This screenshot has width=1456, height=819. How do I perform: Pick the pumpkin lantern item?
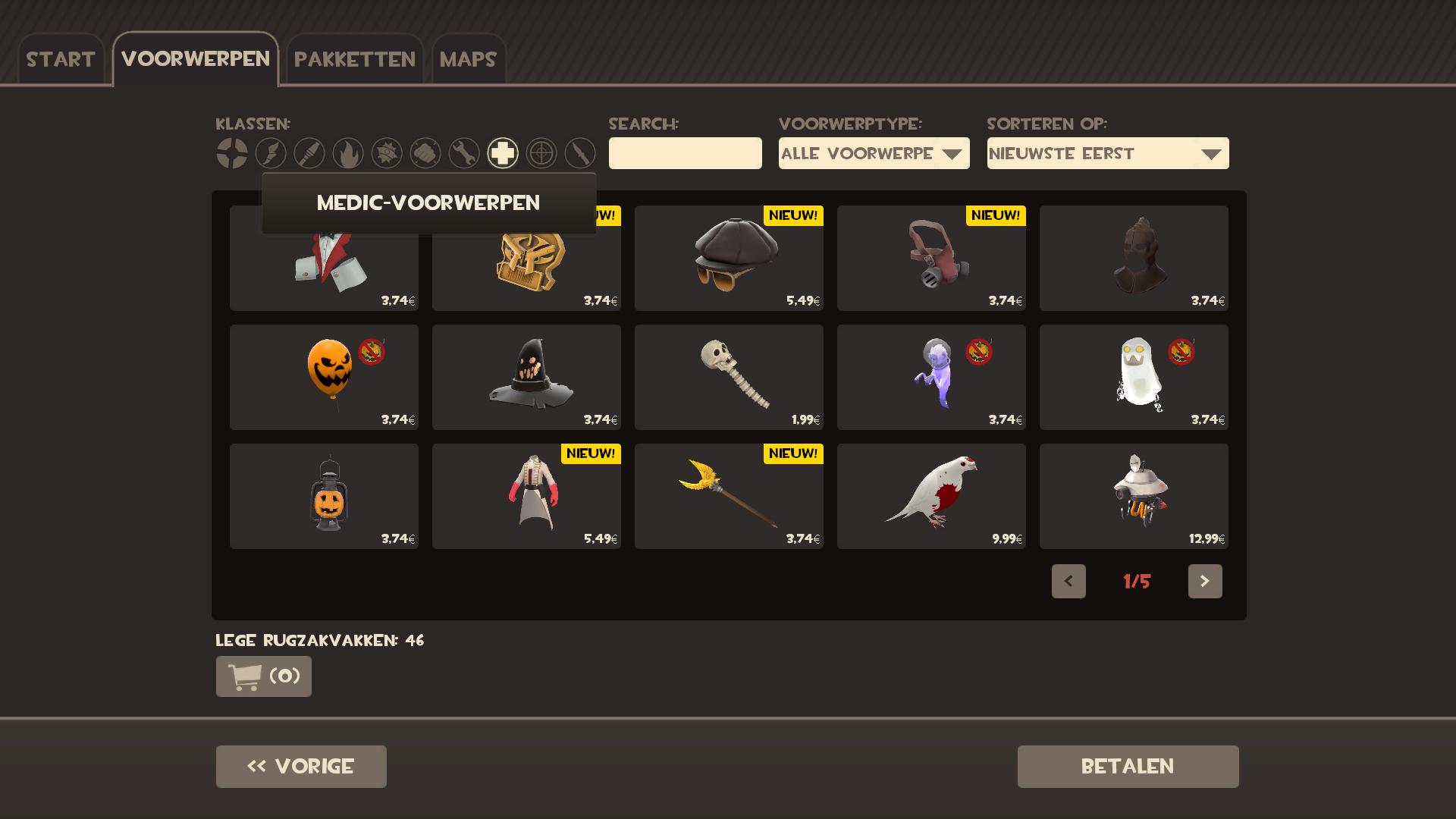[324, 496]
